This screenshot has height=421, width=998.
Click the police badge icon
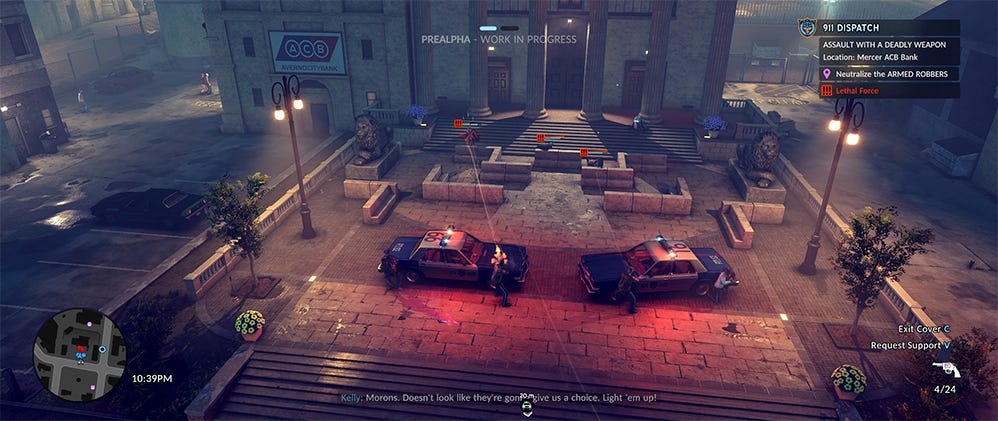[x=807, y=27]
